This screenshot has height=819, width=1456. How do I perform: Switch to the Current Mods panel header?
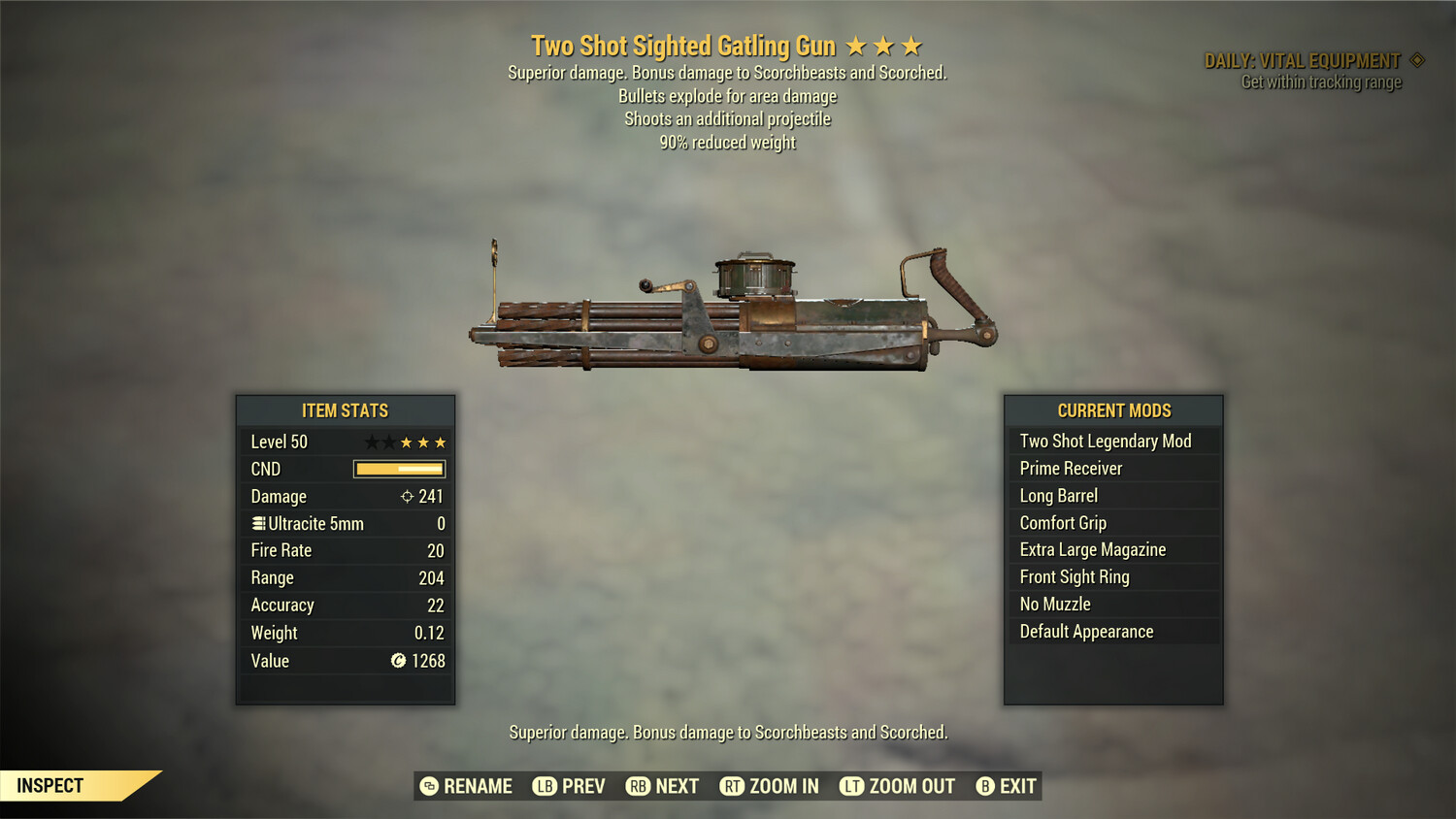(1112, 410)
